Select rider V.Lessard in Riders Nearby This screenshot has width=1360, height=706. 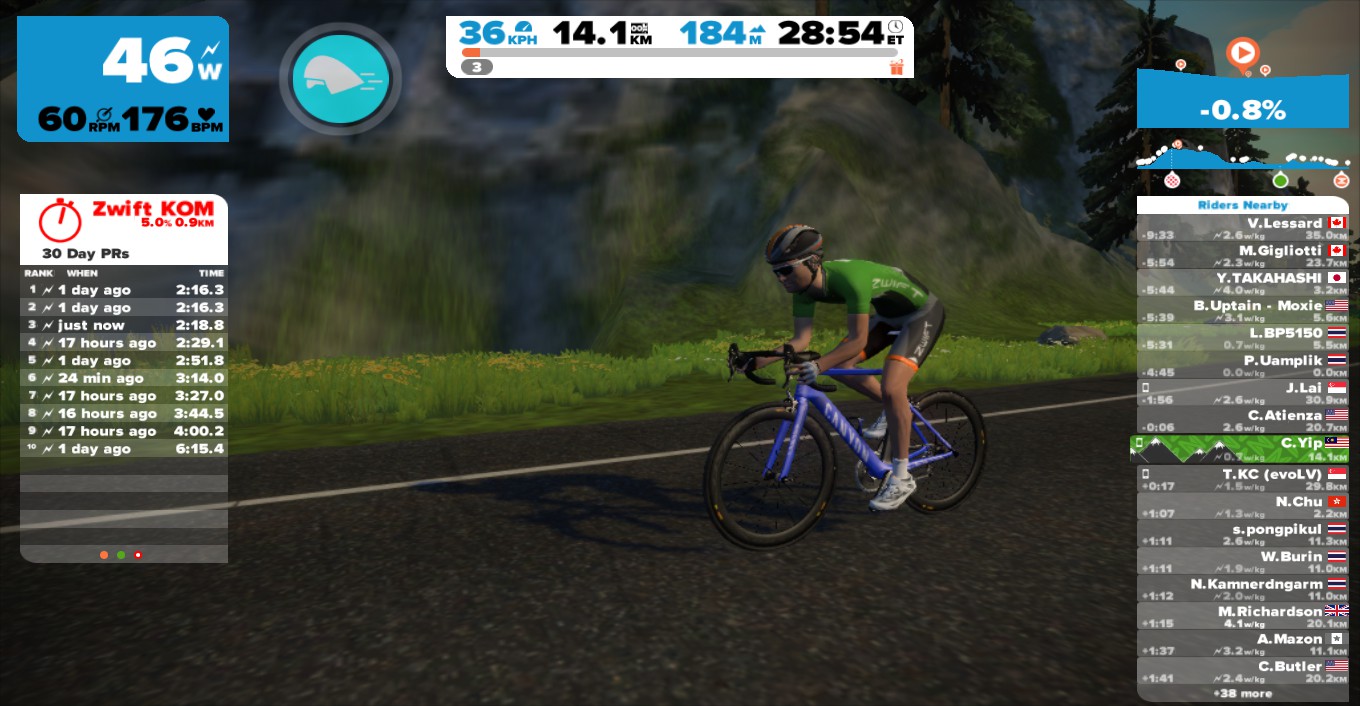pos(1243,228)
